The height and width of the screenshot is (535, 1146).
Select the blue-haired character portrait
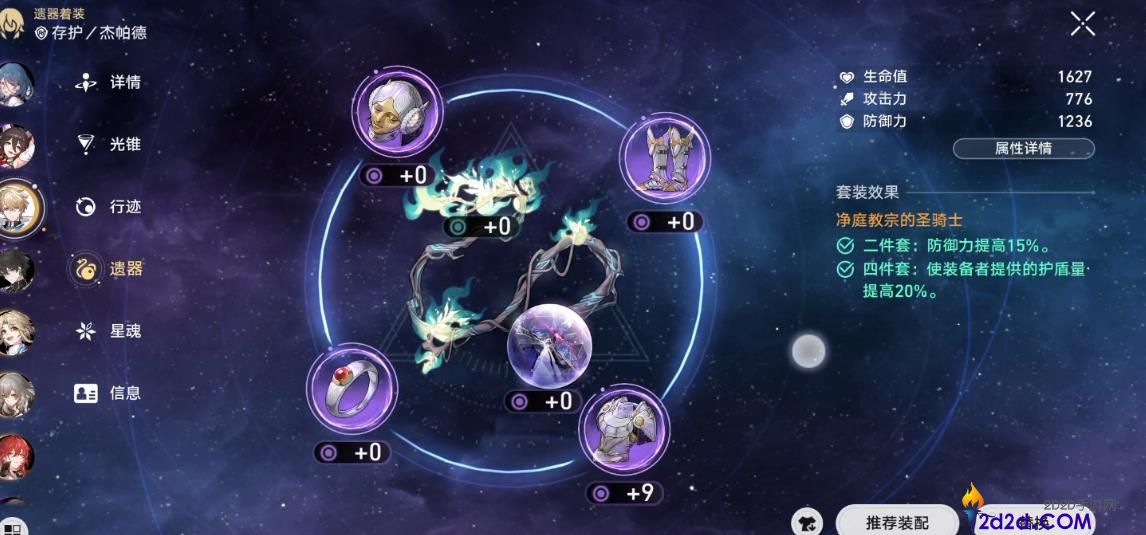(x=14, y=85)
